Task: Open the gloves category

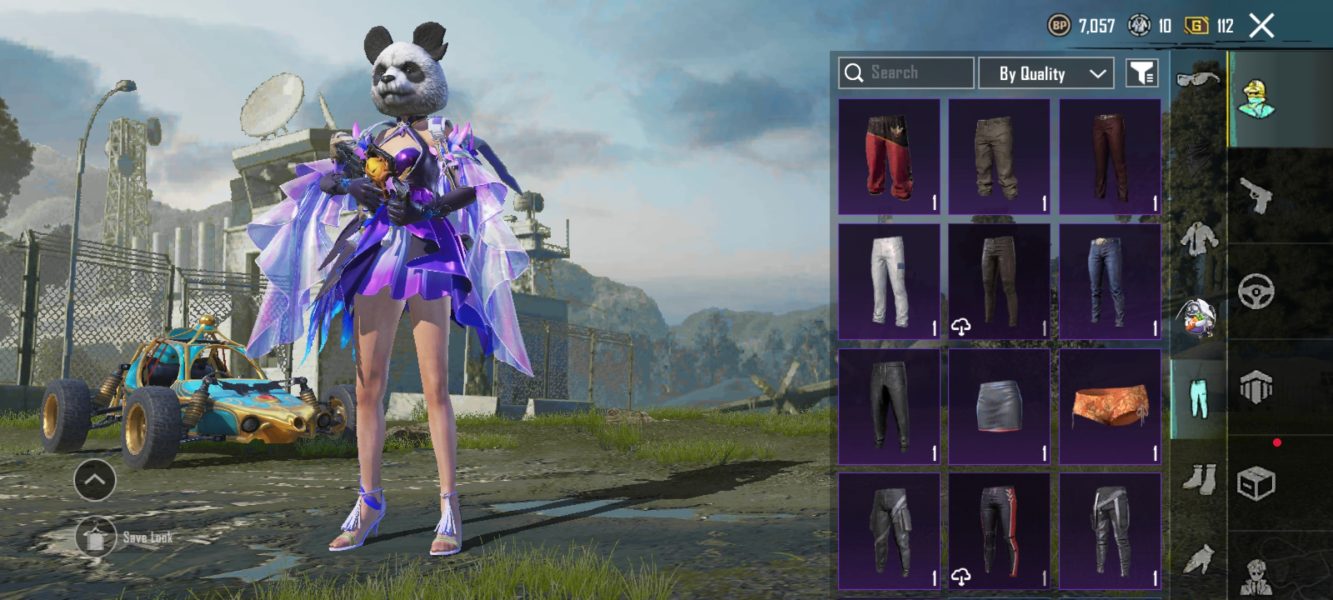Action: [1197, 559]
